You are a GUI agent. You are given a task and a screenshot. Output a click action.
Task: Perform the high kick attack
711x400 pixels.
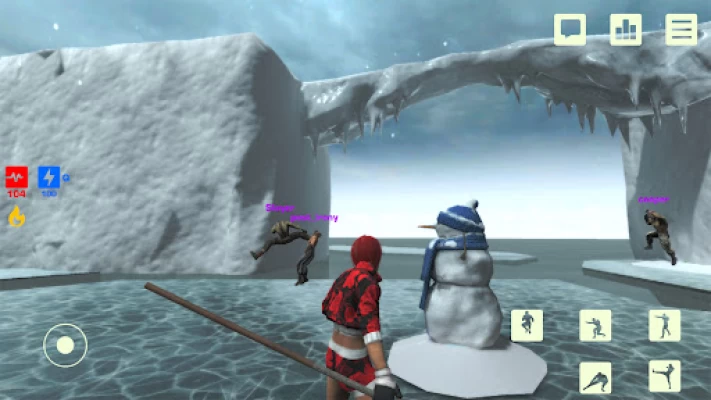pos(664,377)
